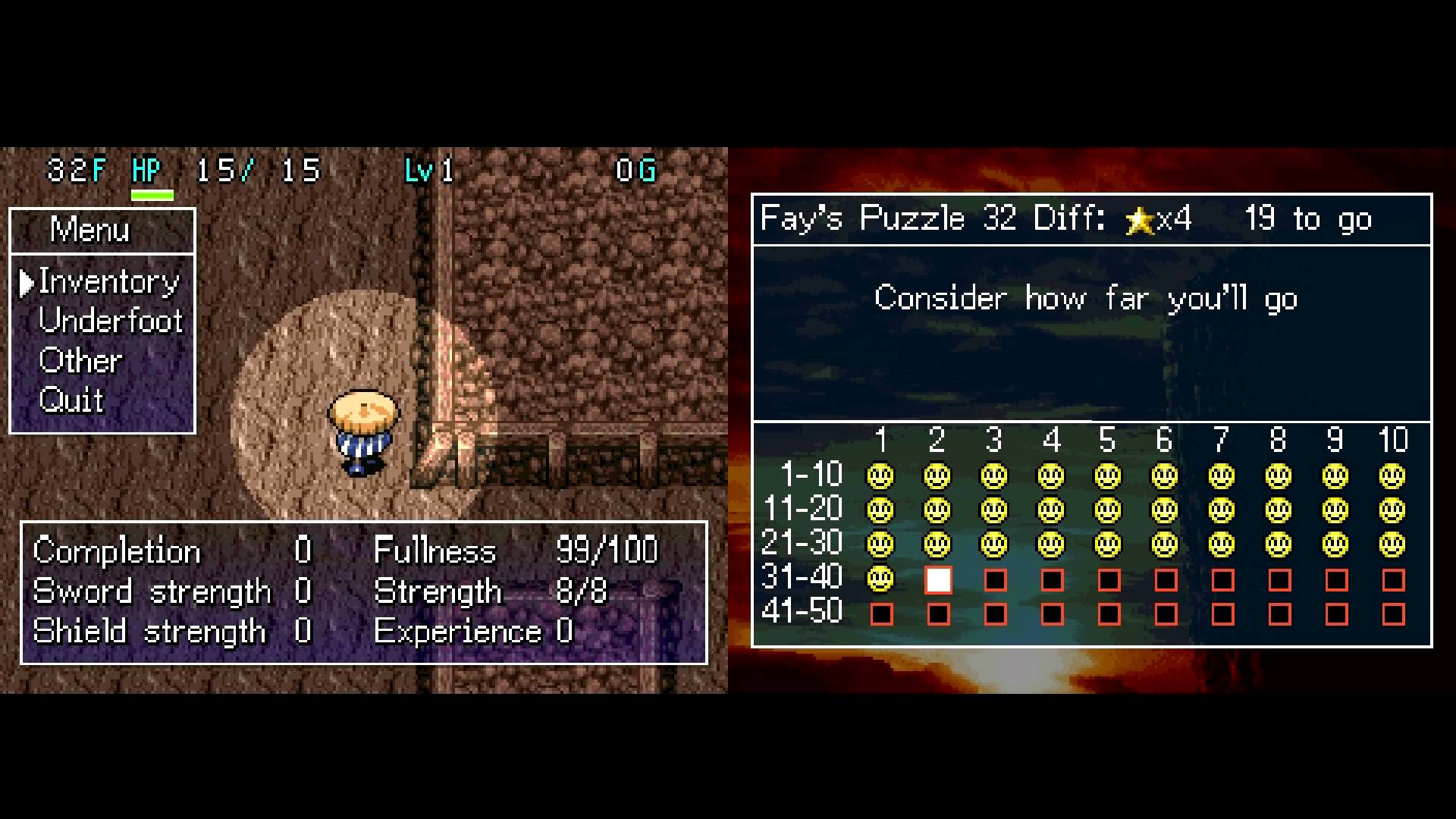Choose Other from the menu

coord(80,361)
